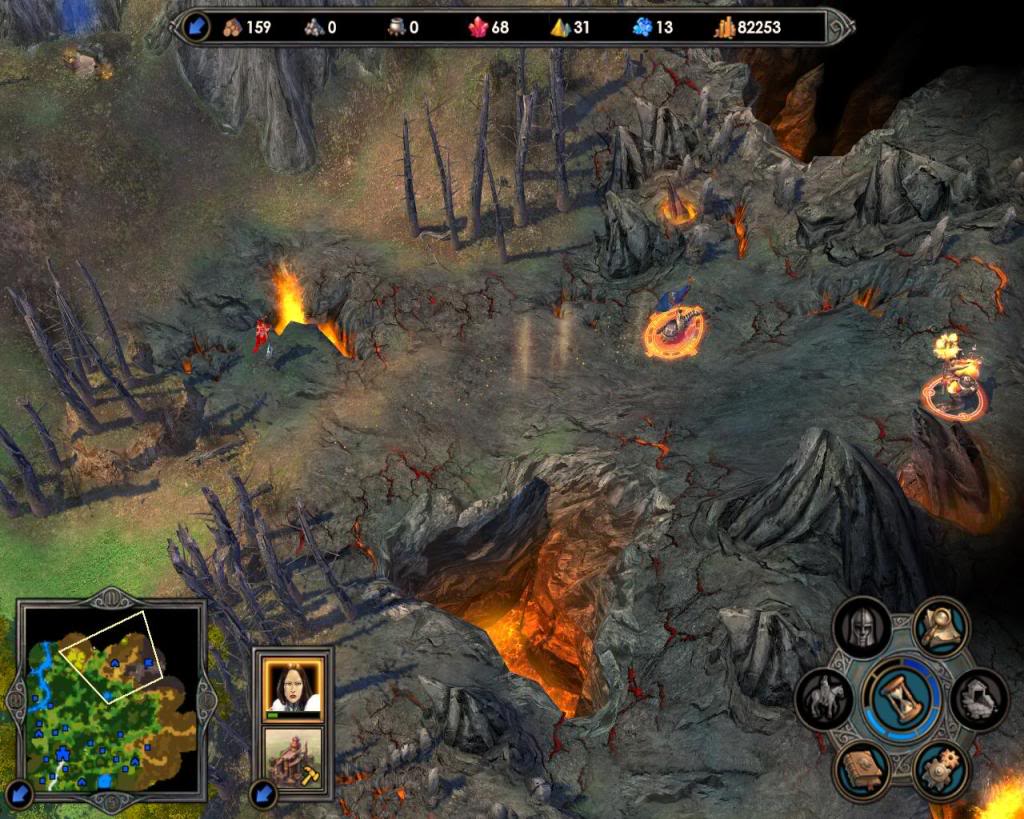Toggle the resource bar with its blue arrow
The image size is (1024, 819).
[x=195, y=27]
